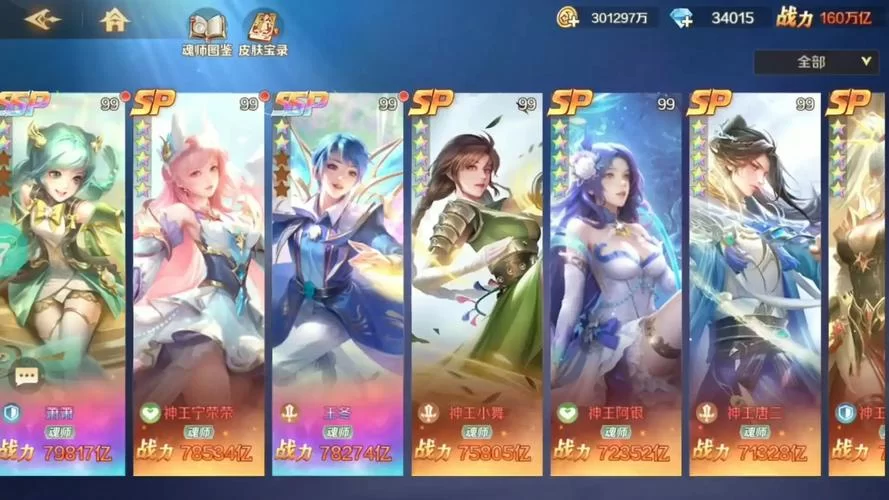Return to the home screen
The image size is (889, 500).
[x=116, y=19]
